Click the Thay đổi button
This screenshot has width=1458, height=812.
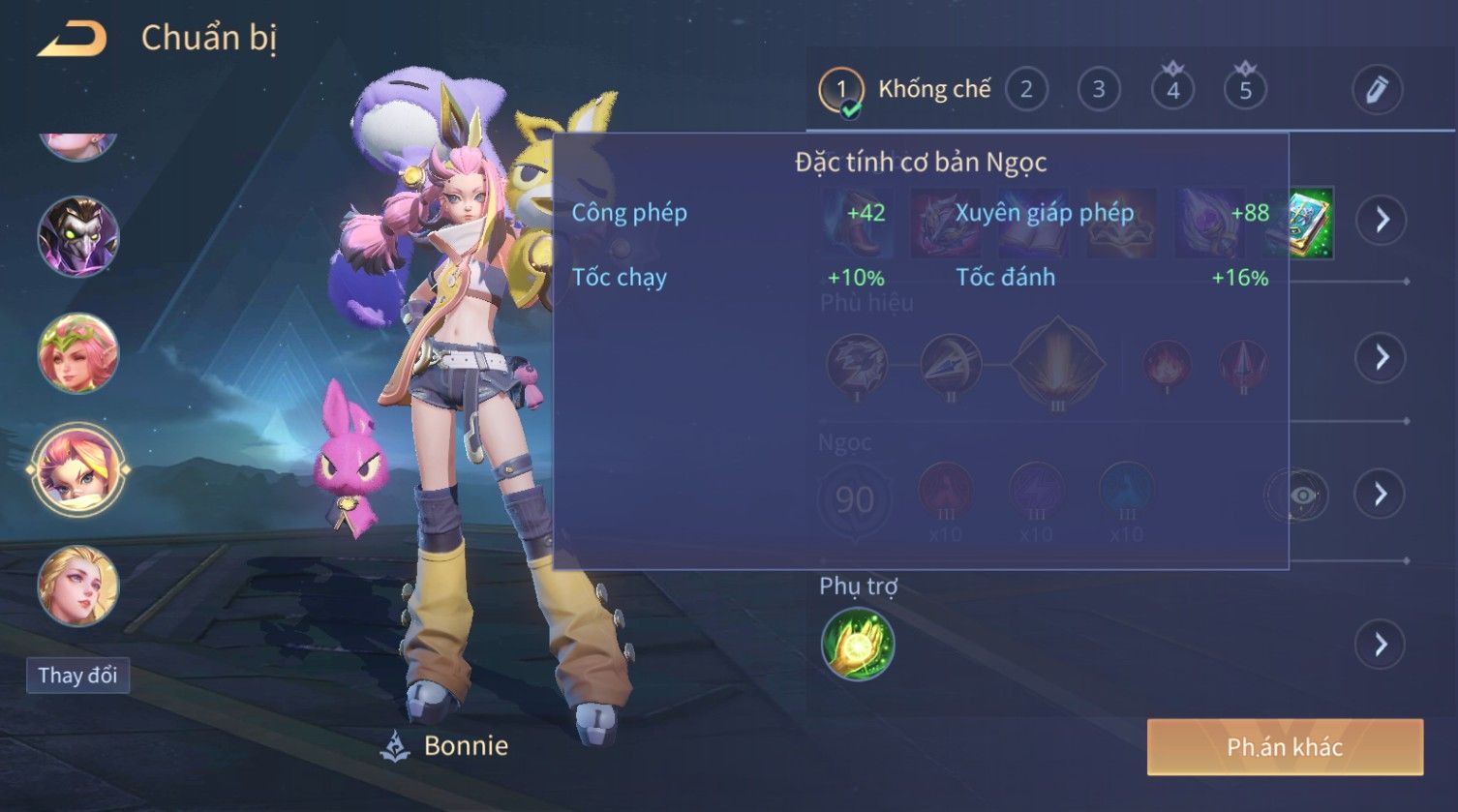coord(77,675)
